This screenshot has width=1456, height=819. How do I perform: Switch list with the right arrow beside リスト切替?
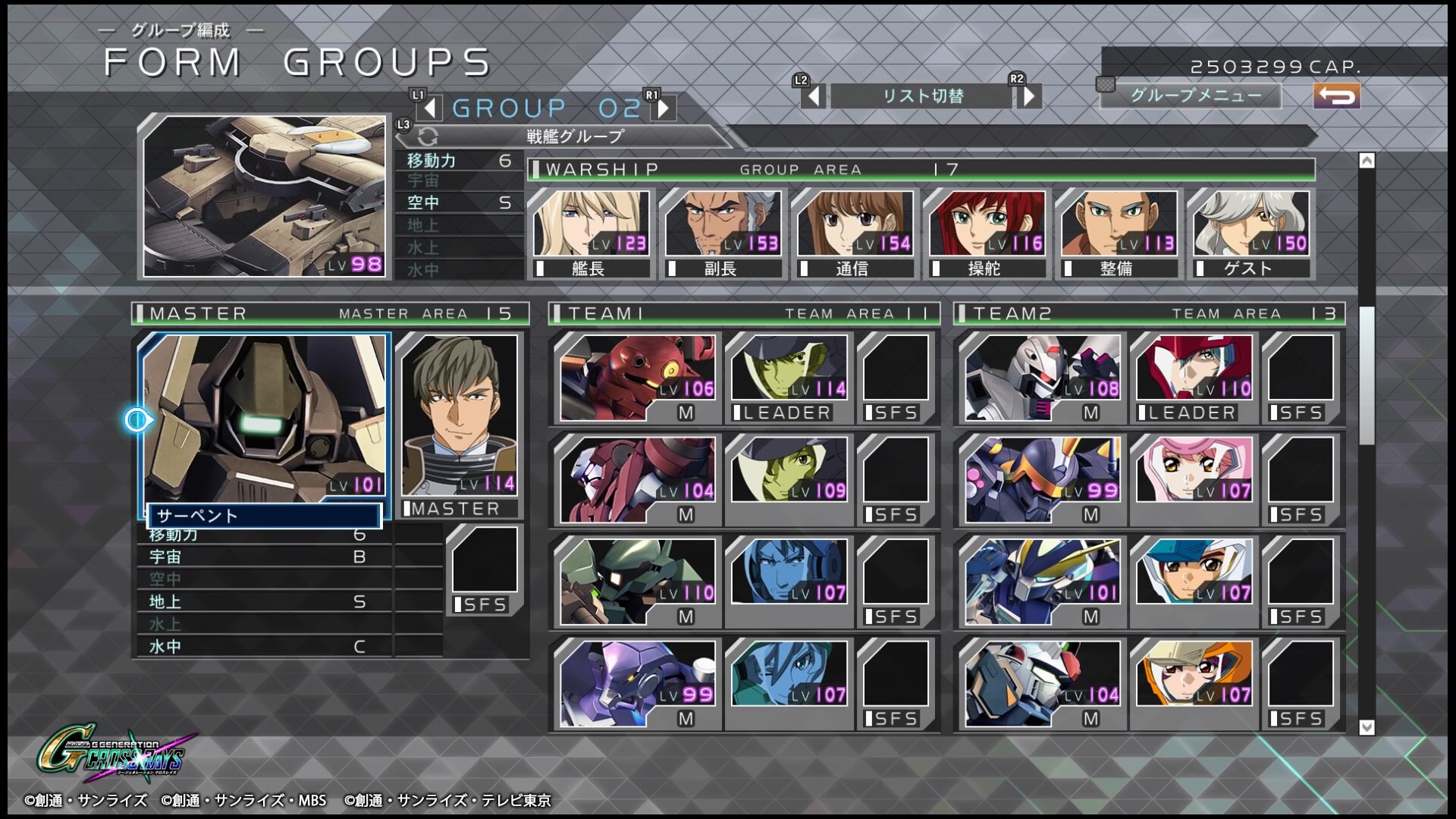click(1029, 96)
